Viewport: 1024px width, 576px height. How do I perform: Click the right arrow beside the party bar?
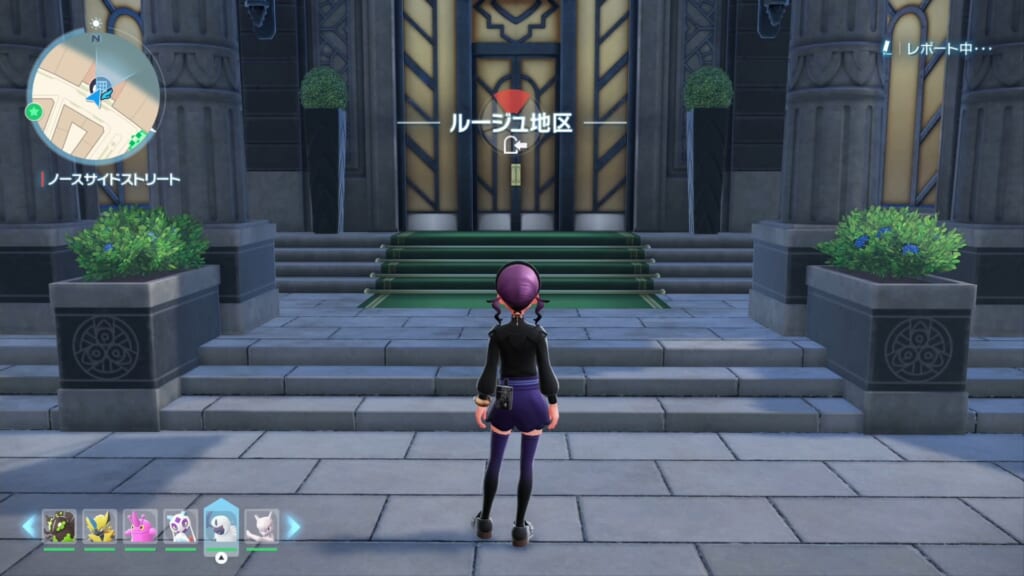coord(293,526)
